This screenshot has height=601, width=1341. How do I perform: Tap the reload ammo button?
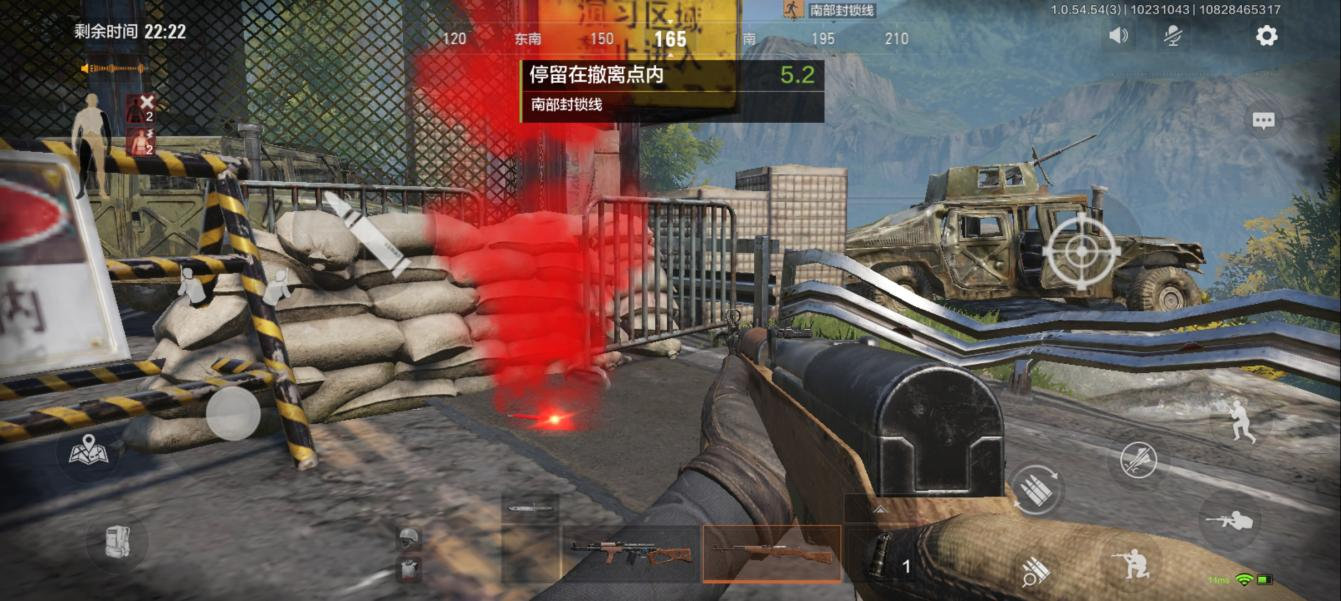(1035, 489)
